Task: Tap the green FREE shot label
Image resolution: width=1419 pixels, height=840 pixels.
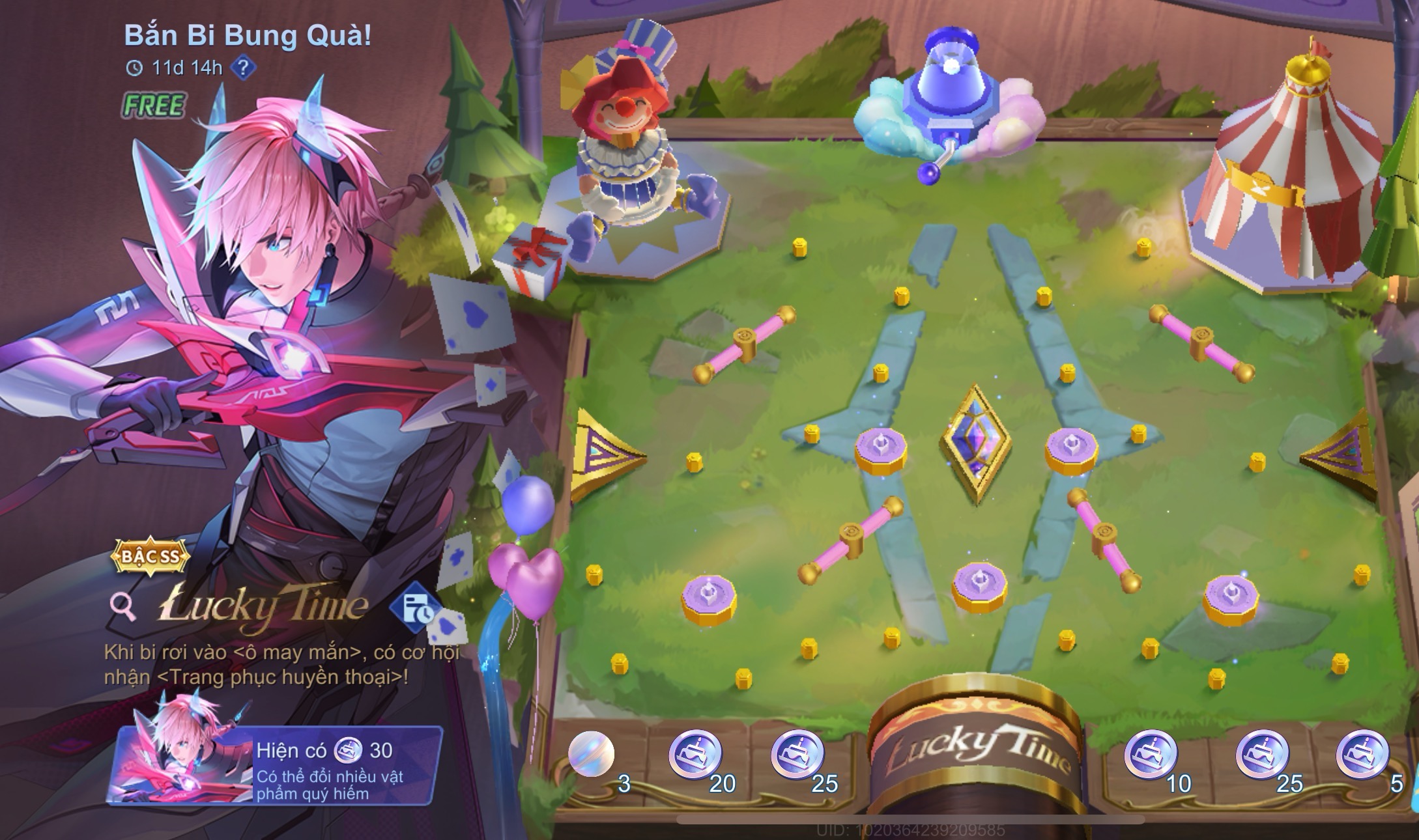Action: (154, 105)
